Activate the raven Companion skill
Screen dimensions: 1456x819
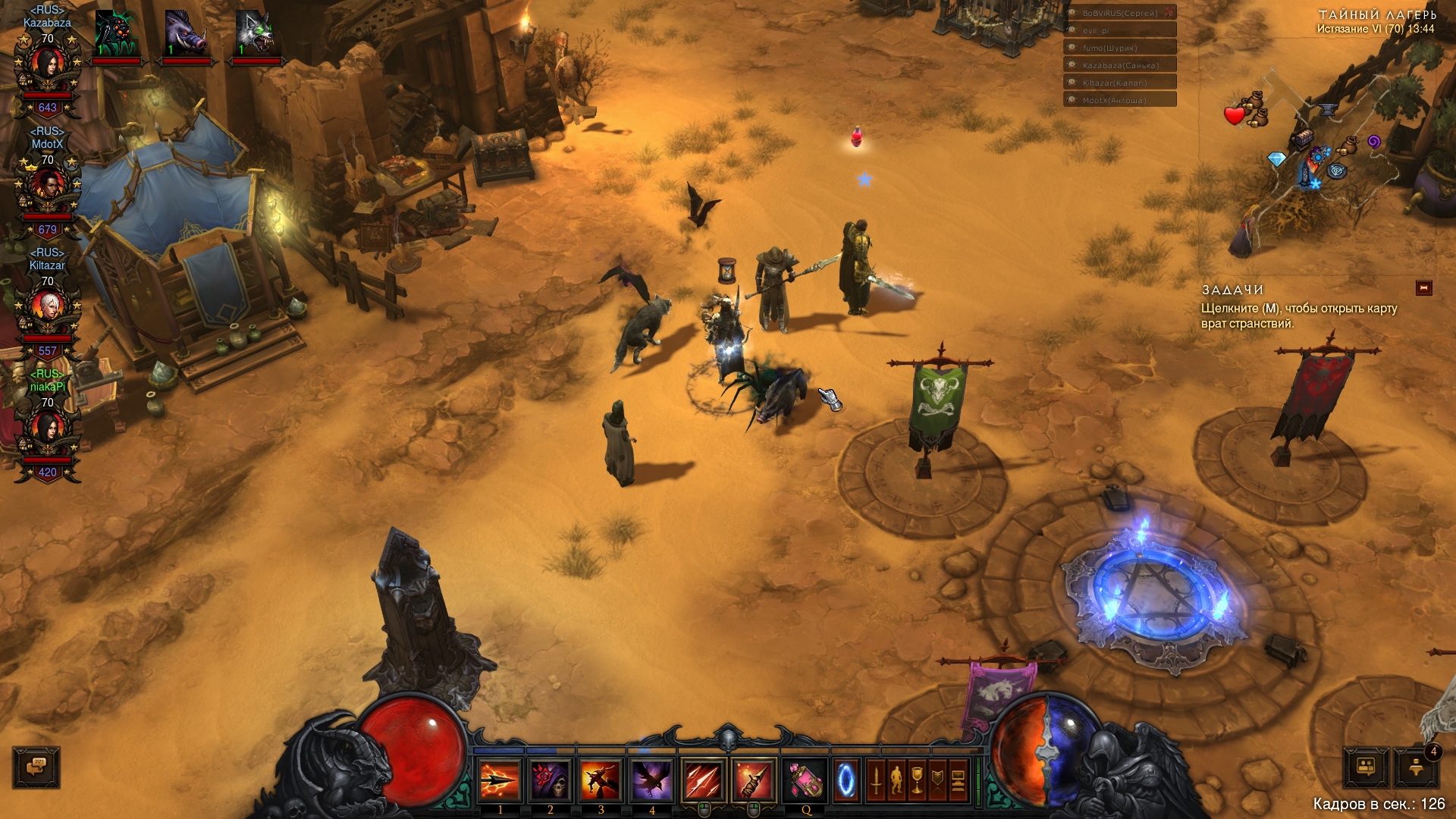pyautogui.click(x=651, y=780)
